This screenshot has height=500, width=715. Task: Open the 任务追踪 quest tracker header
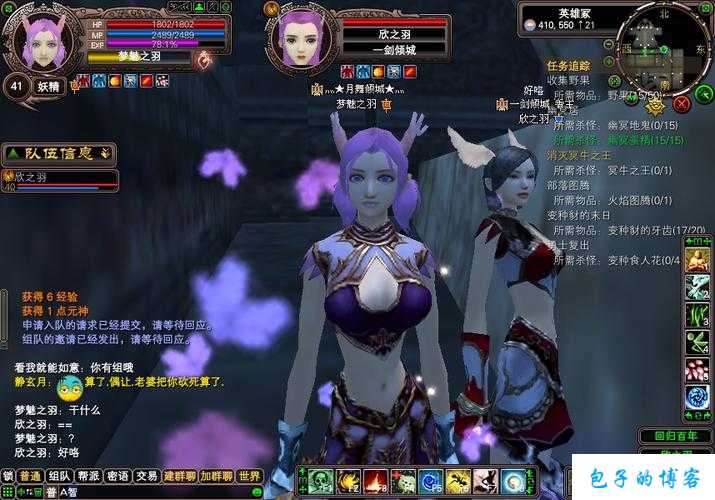coord(568,66)
